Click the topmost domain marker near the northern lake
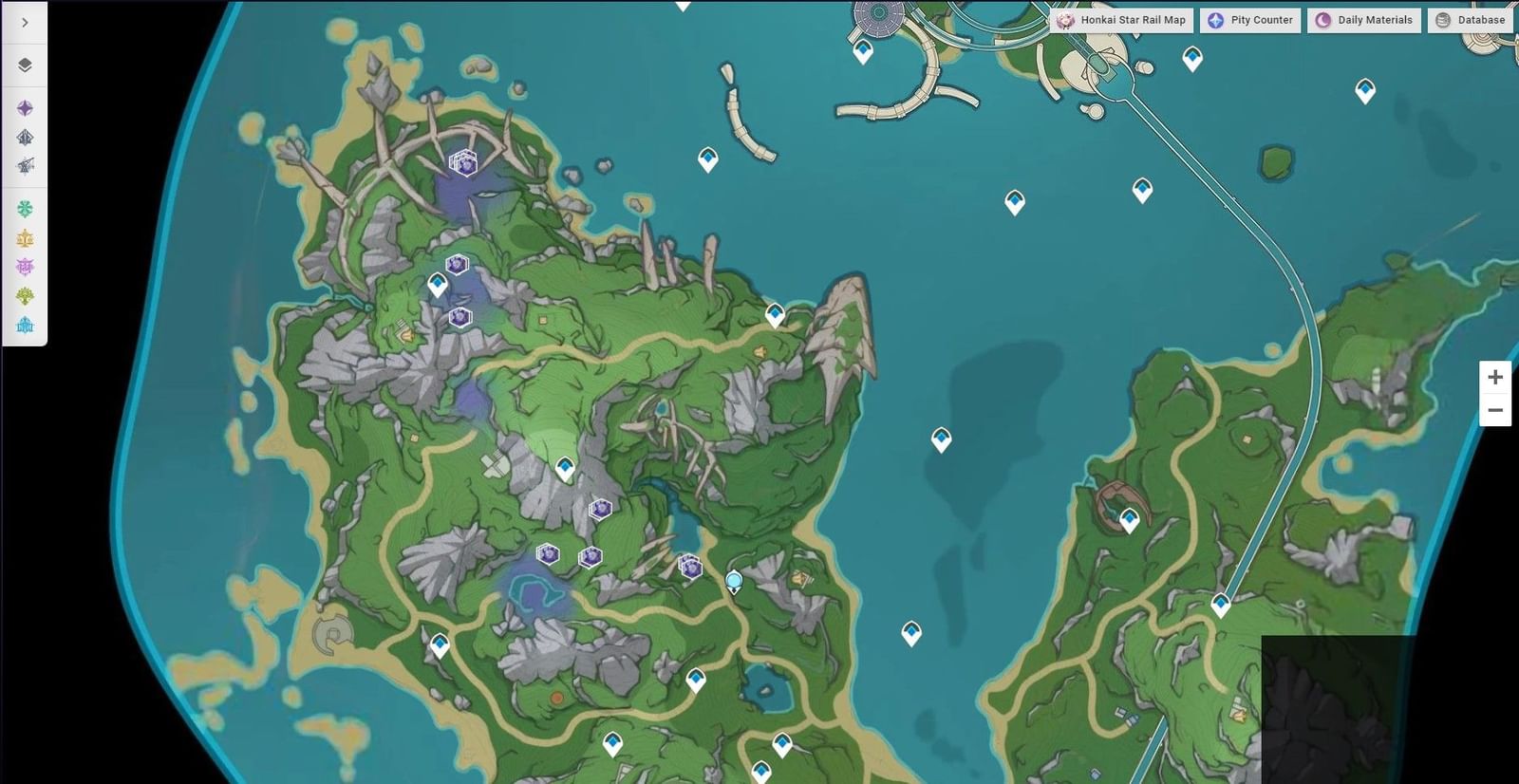 coord(464,164)
